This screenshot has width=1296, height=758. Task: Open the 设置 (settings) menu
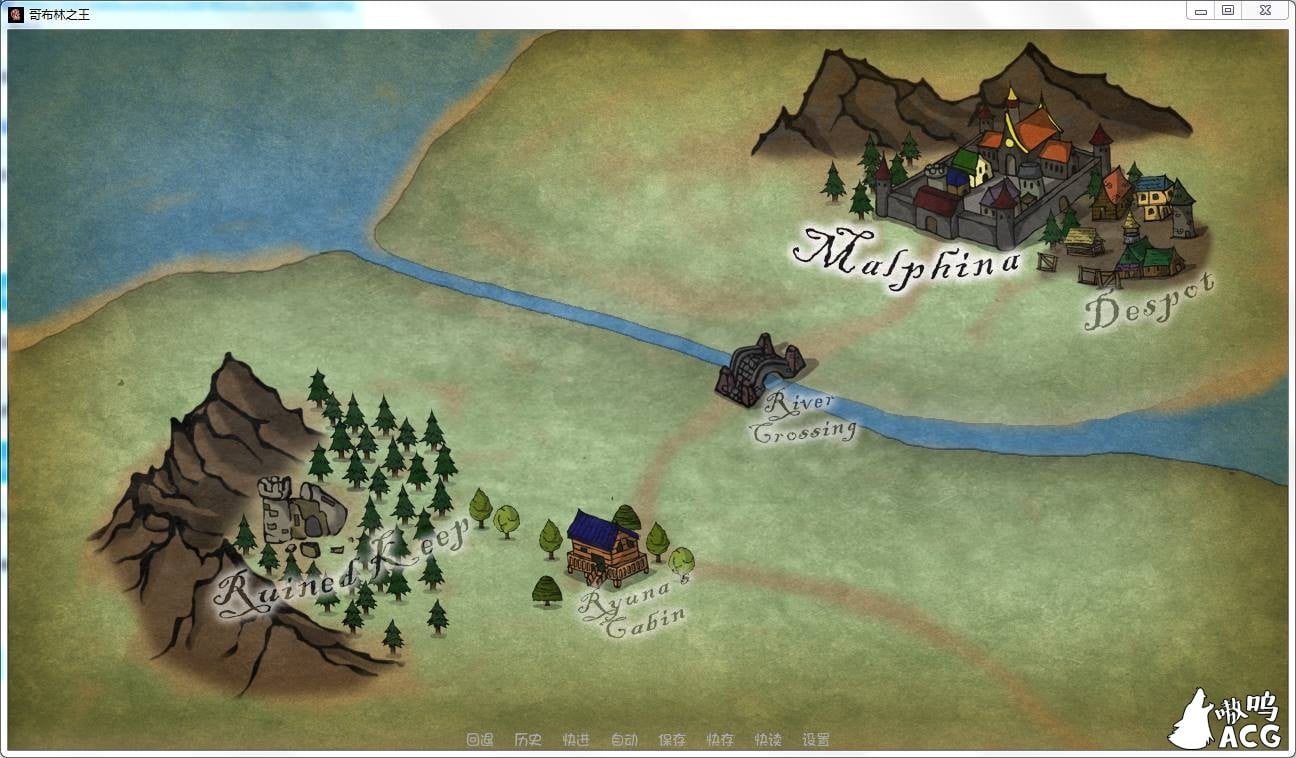tap(816, 740)
